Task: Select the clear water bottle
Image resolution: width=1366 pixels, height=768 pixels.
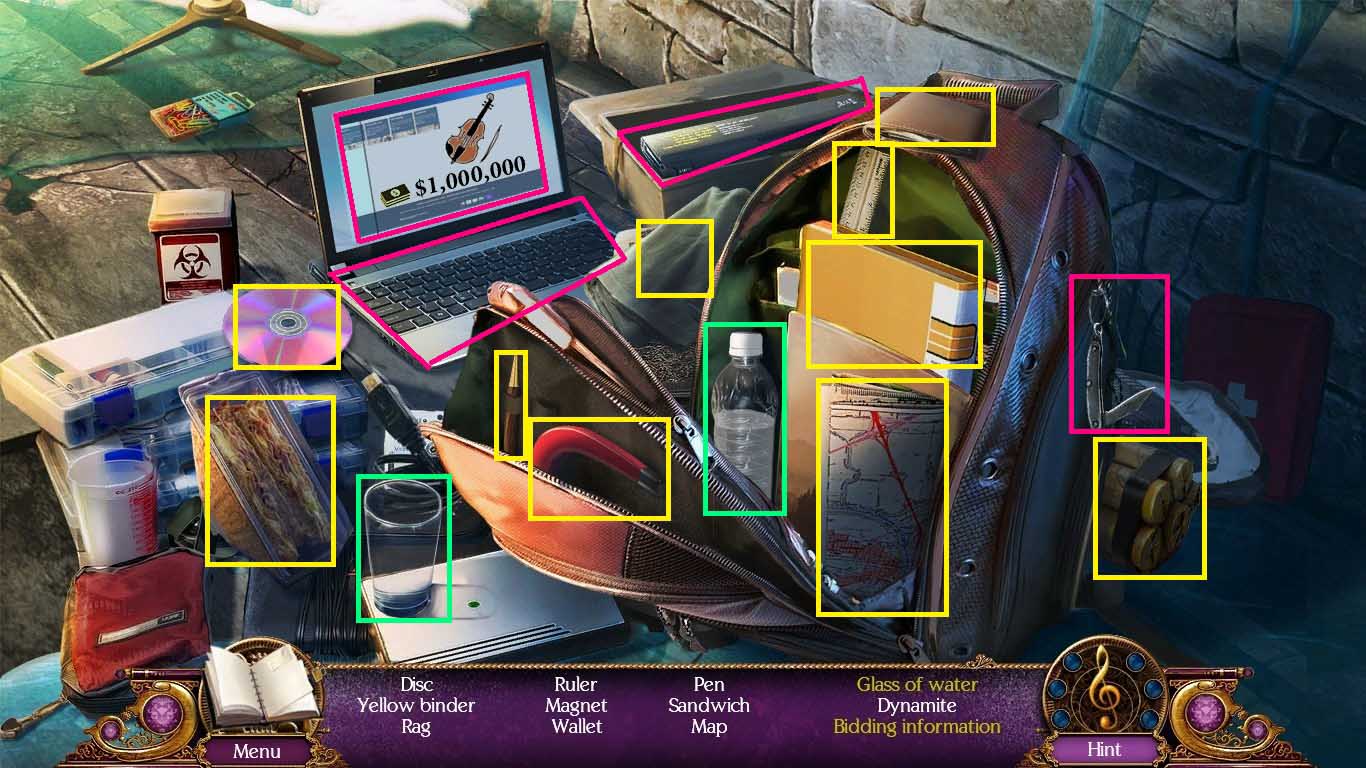Action: 745,420
